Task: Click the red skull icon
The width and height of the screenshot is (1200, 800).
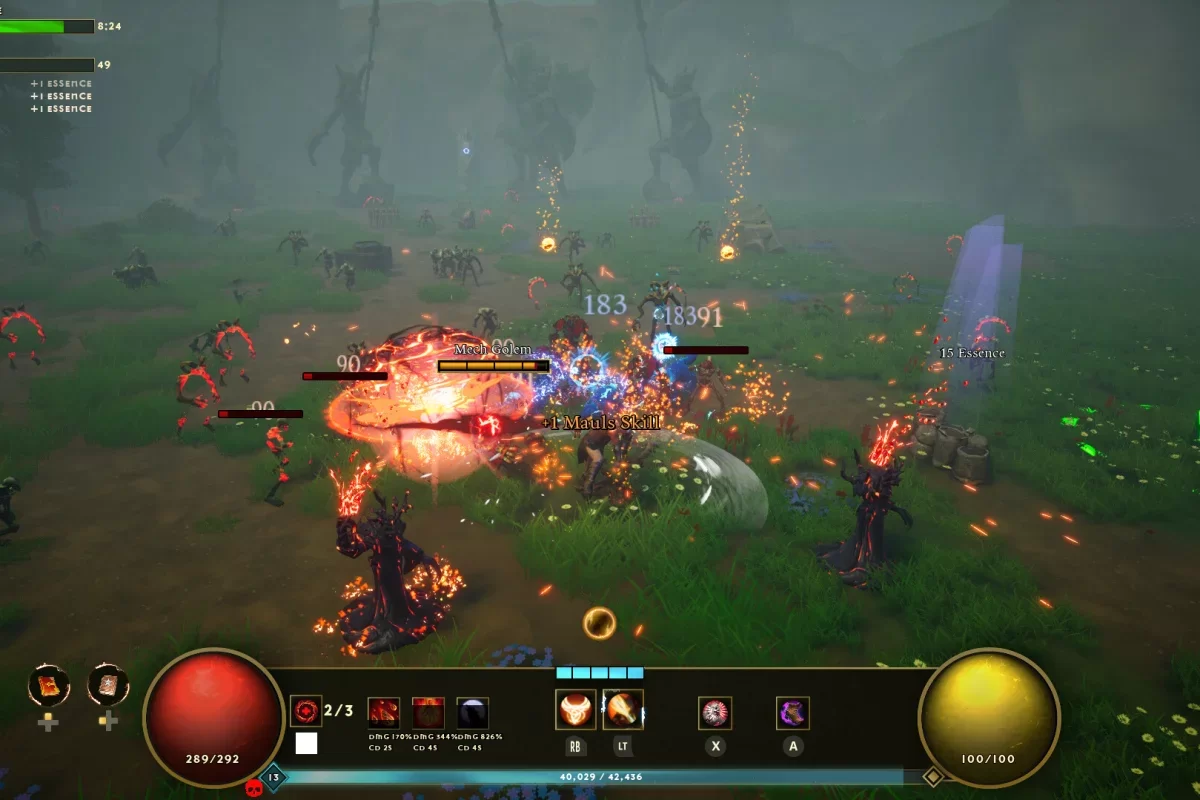Action: coord(253,788)
